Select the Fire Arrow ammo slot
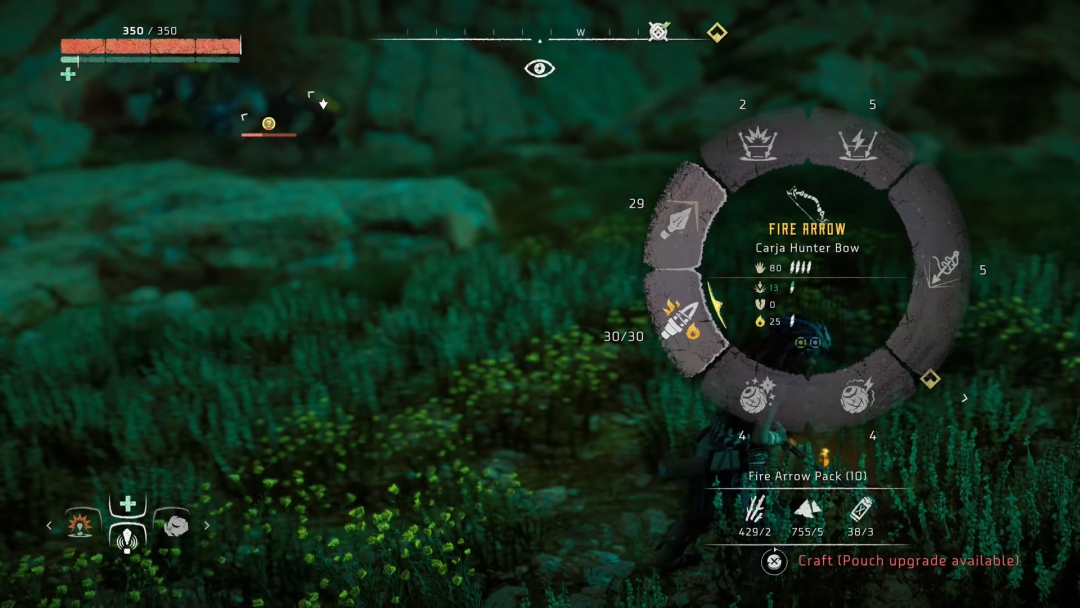Viewport: 1080px width, 608px height. [x=685, y=318]
